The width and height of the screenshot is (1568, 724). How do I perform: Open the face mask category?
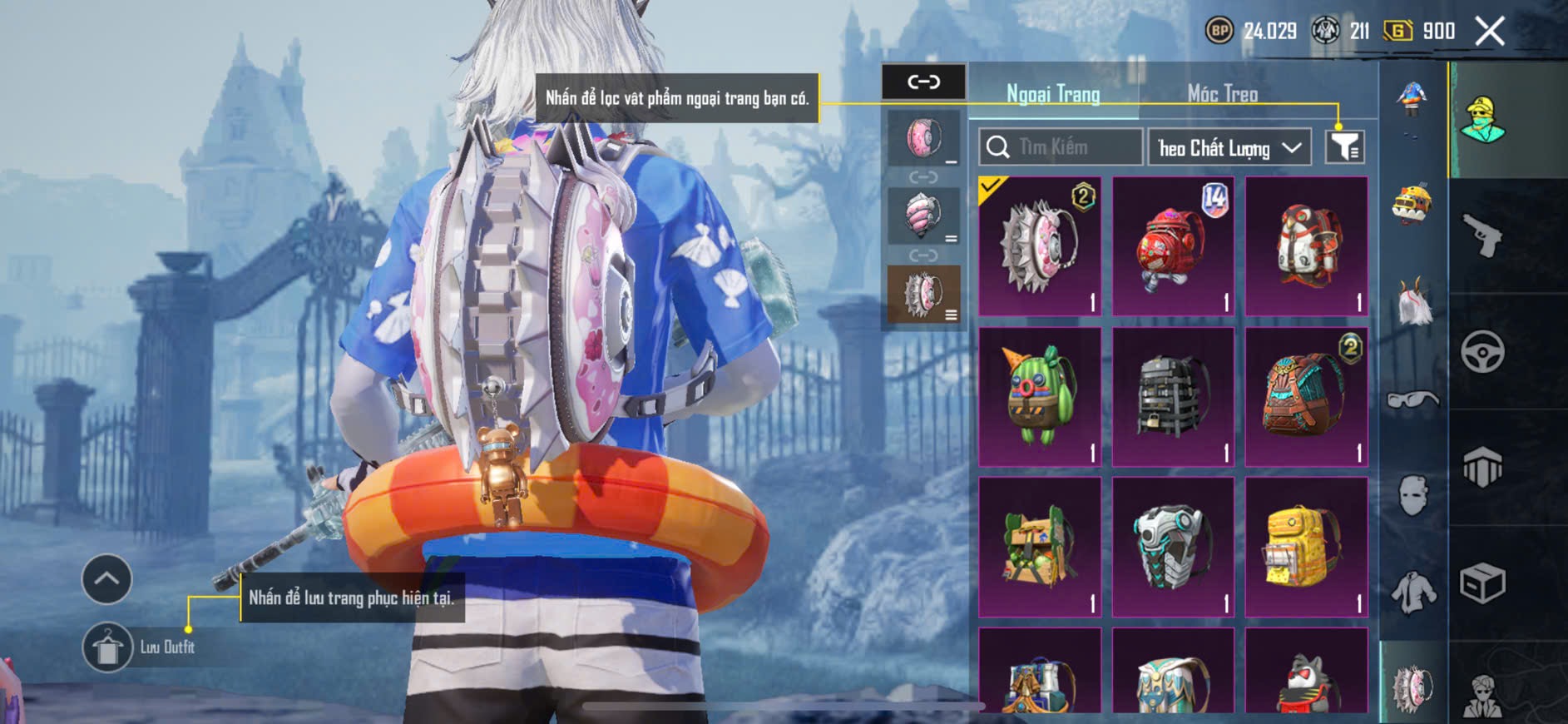pyautogui.click(x=1412, y=496)
